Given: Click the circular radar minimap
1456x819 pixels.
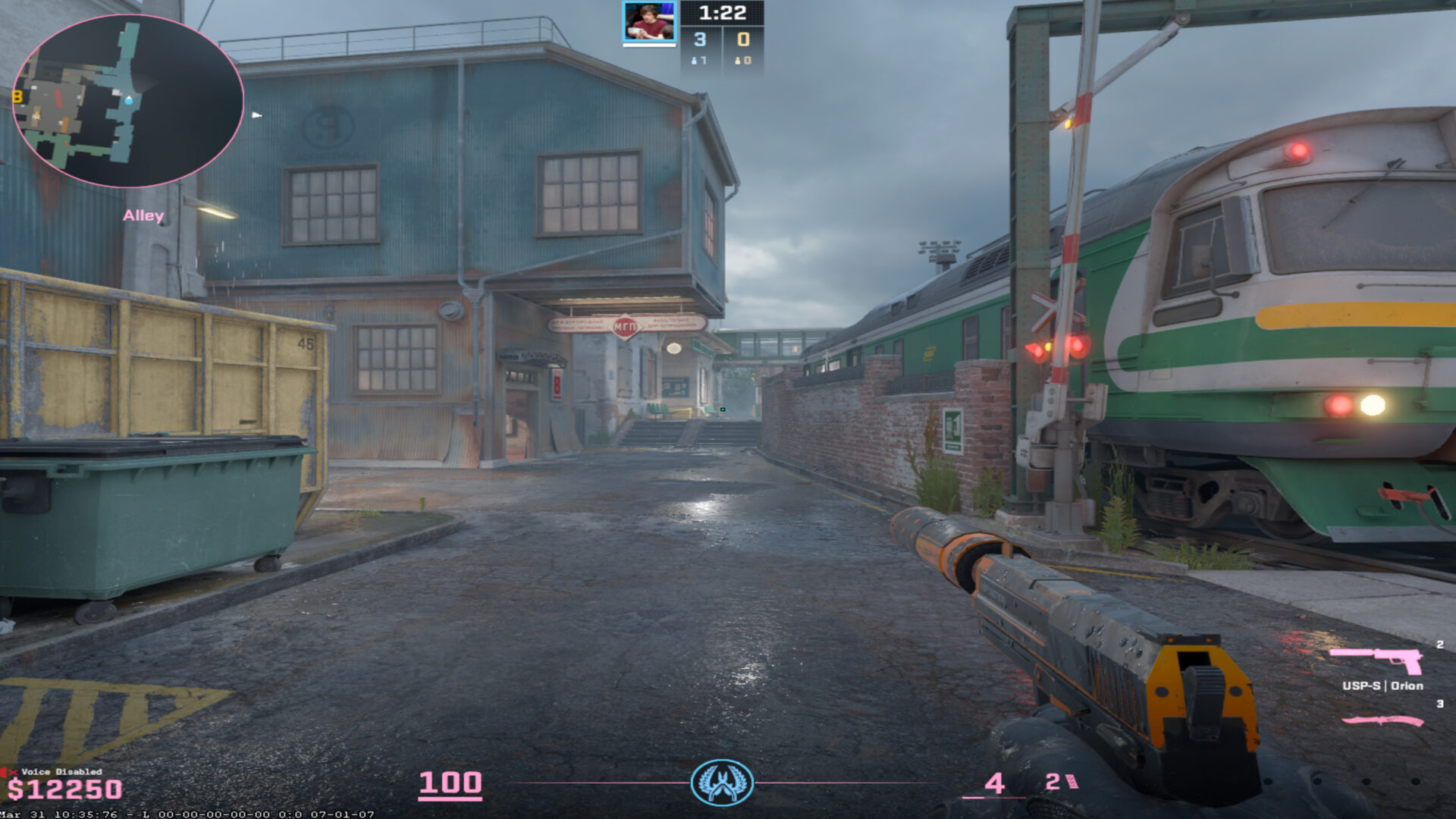Looking at the screenshot, I should (127, 101).
